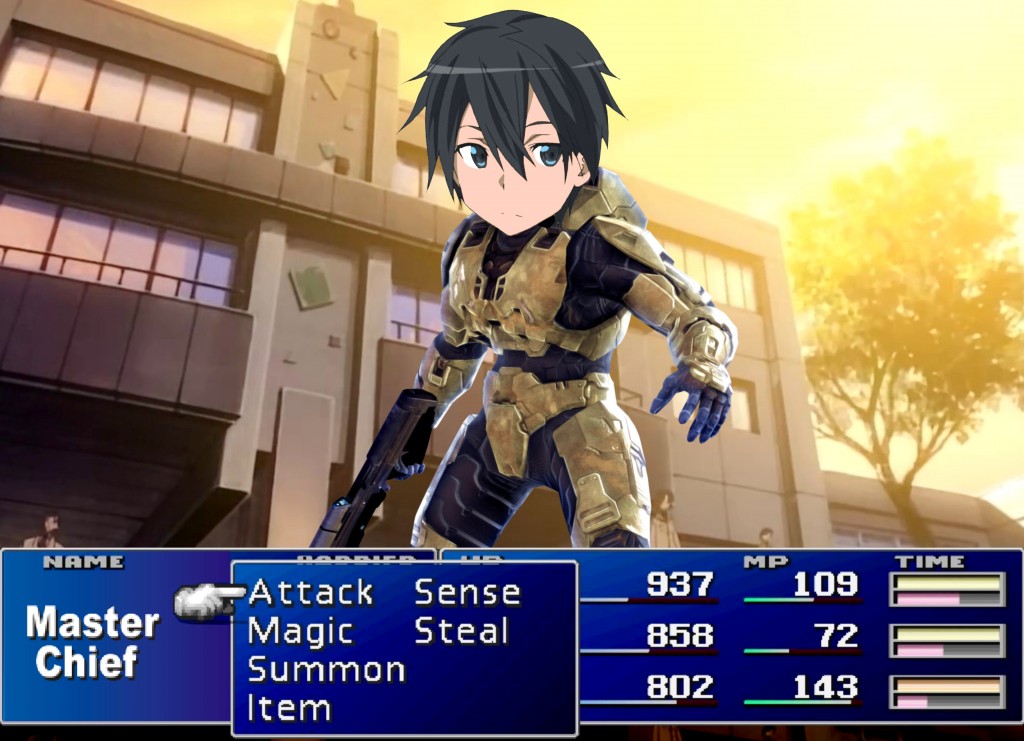
Task: Select the Attack command
Action: (310, 593)
